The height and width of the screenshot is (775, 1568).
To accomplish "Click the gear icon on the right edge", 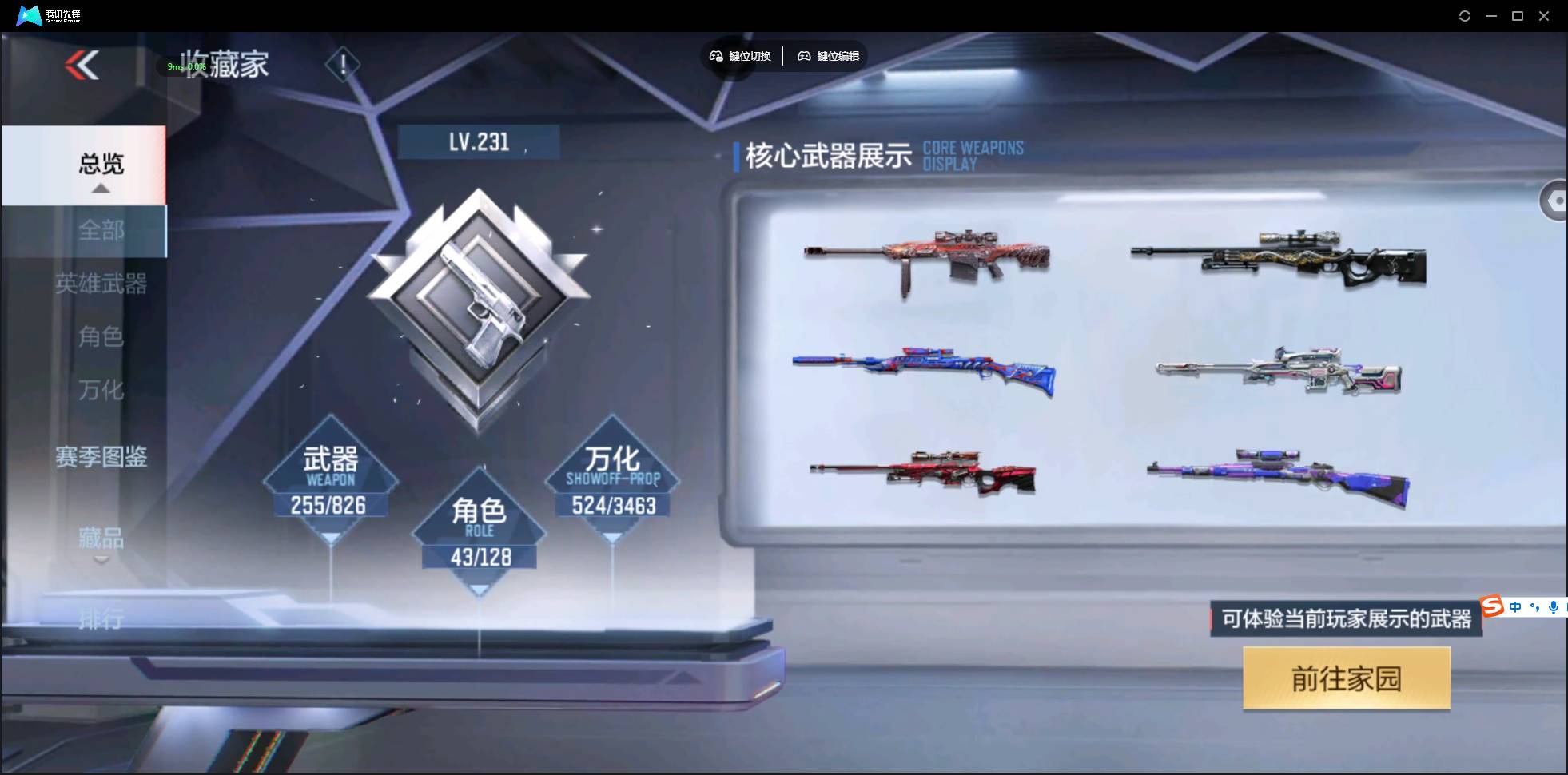I will tap(1558, 200).
